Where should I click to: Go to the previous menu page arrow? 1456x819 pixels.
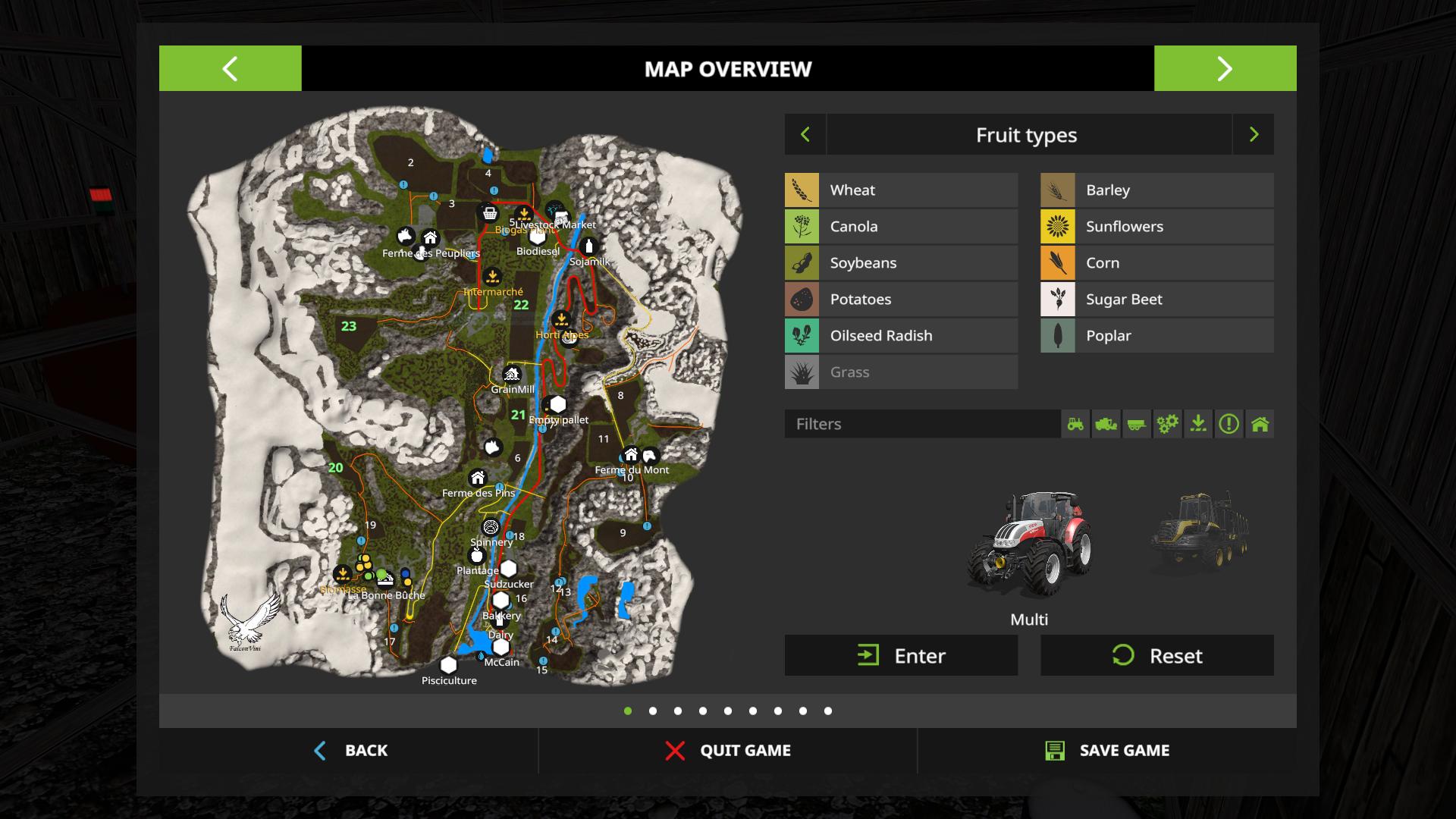(230, 68)
